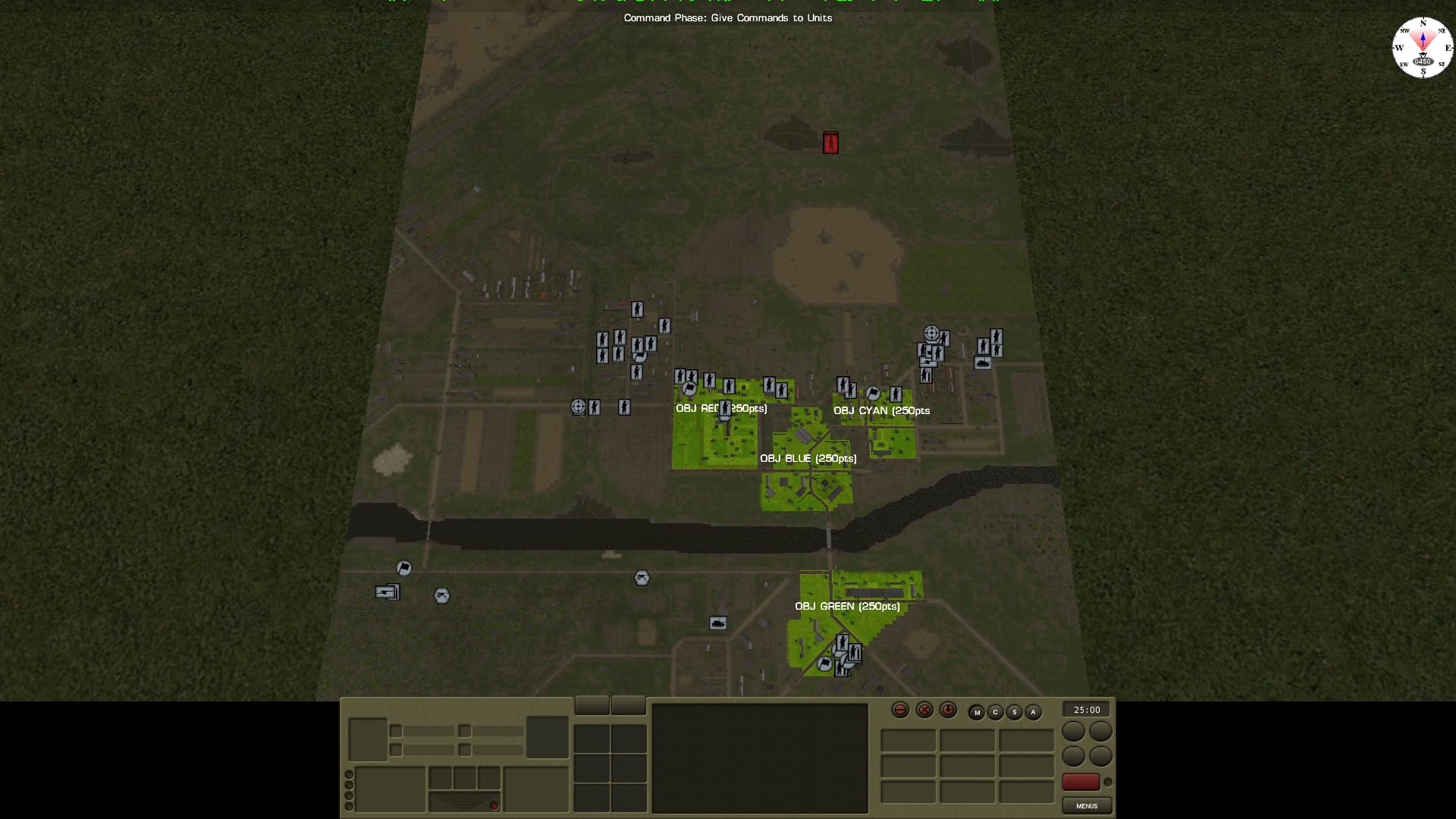1456x819 pixels.
Task: Select the red enemy unit marker
Action: [830, 143]
